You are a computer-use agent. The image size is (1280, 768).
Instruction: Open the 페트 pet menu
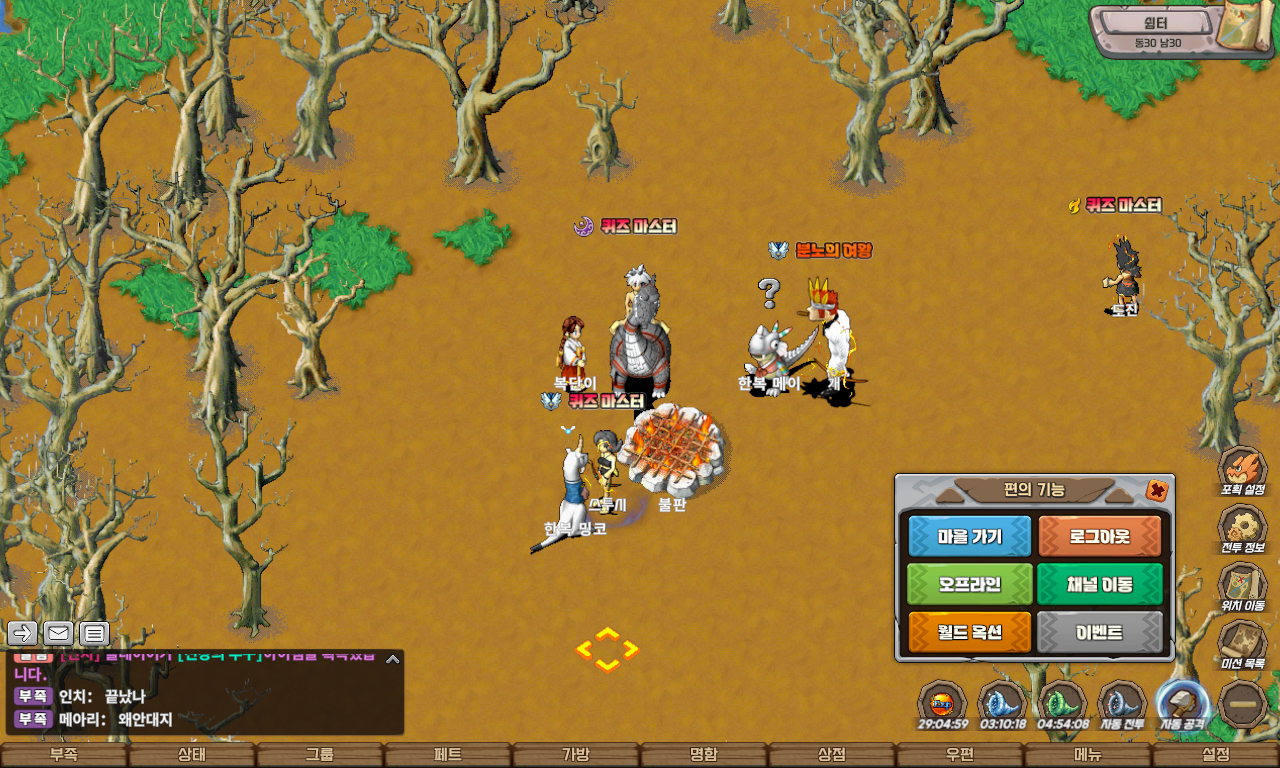(448, 755)
